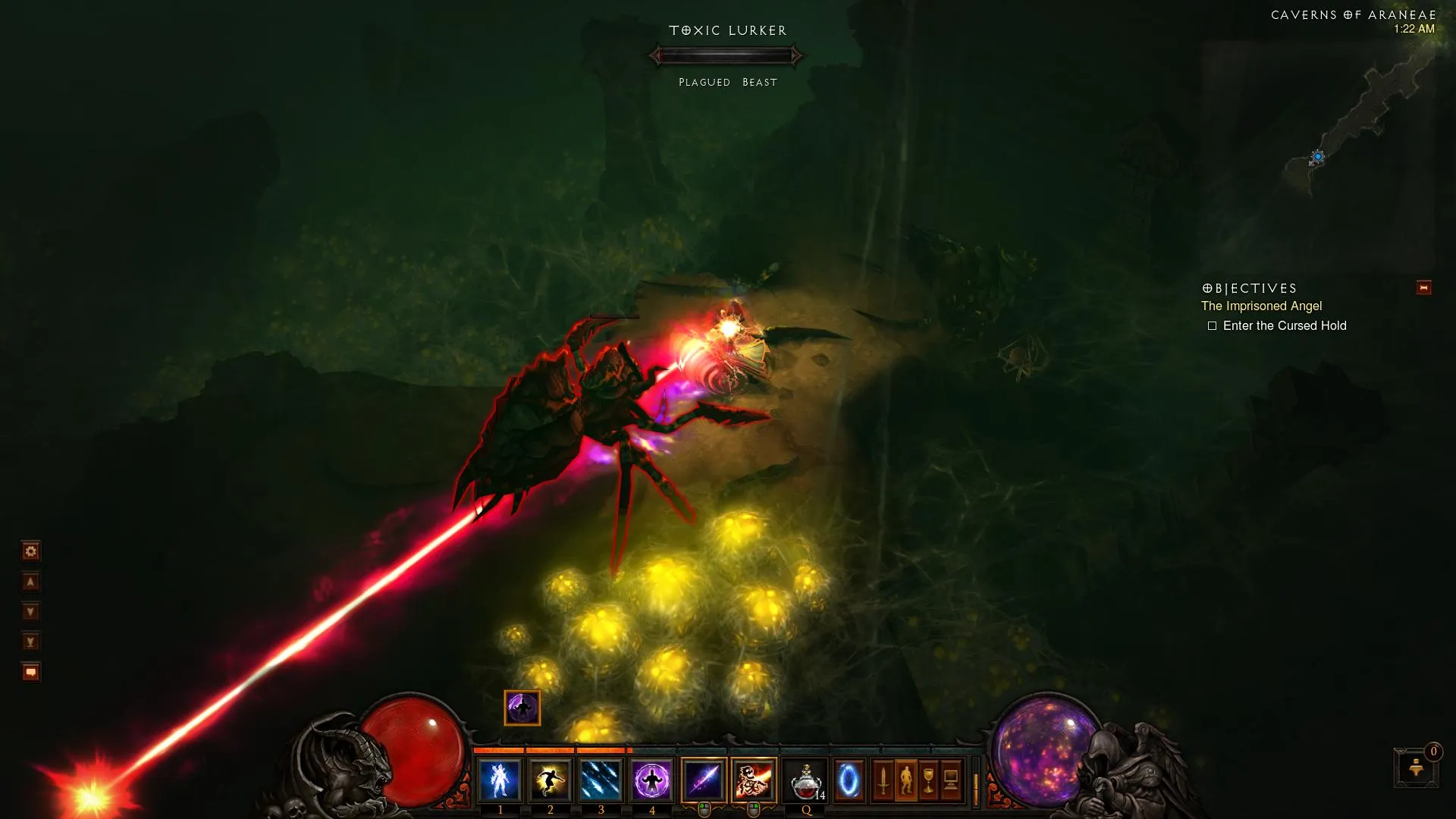This screenshot has height=819, width=1456.
Task: Open the chat speech bubble button
Action: [30, 673]
